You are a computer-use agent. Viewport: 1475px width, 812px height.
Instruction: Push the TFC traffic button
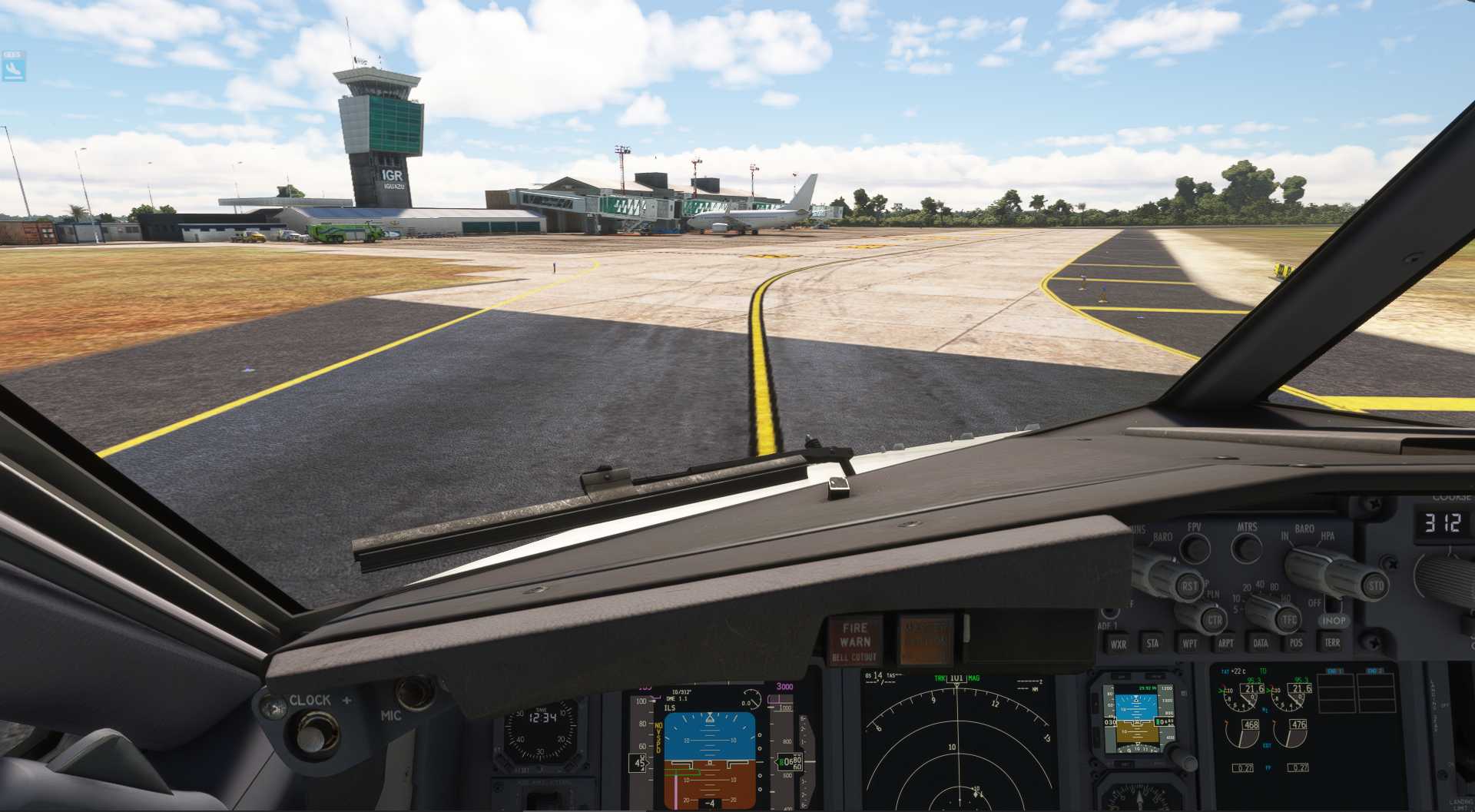(1288, 618)
